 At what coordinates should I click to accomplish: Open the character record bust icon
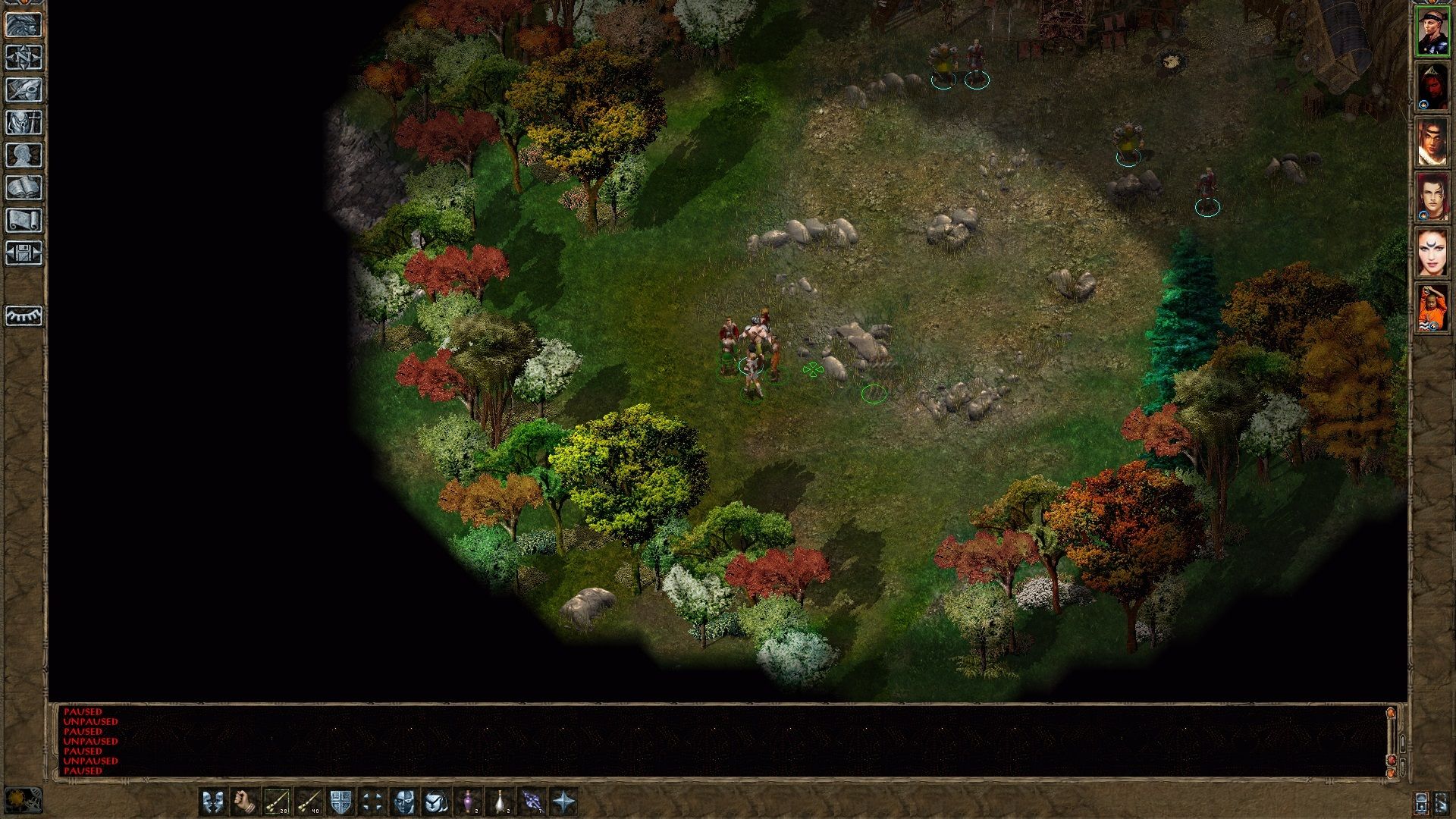(24, 155)
